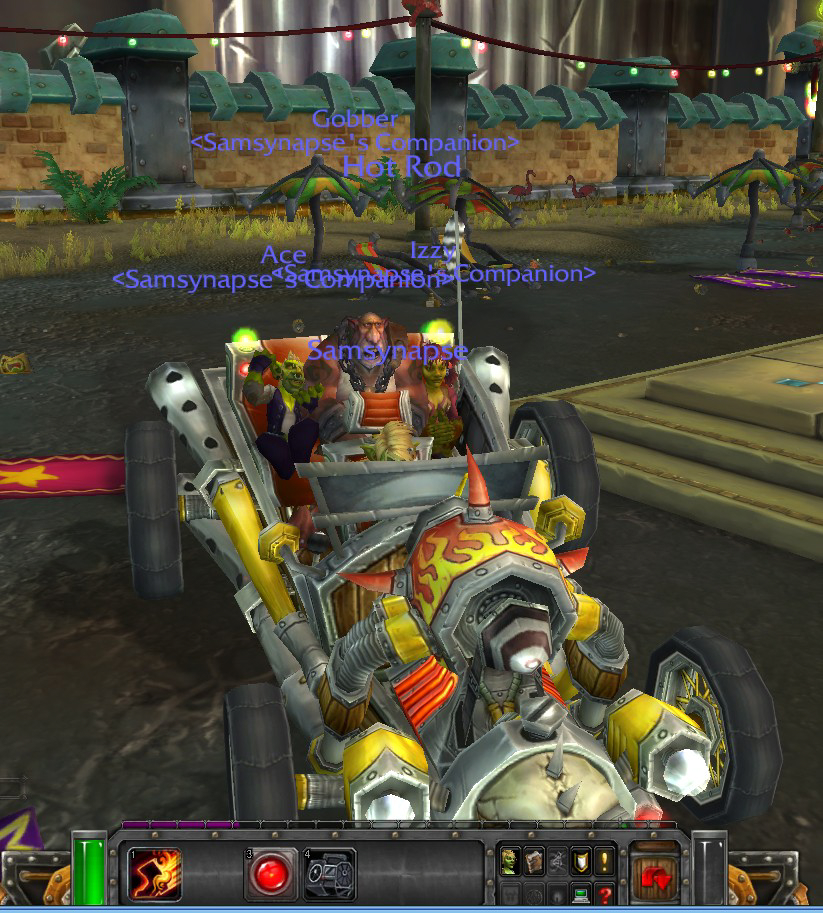Click the red round button ability

coord(271,874)
